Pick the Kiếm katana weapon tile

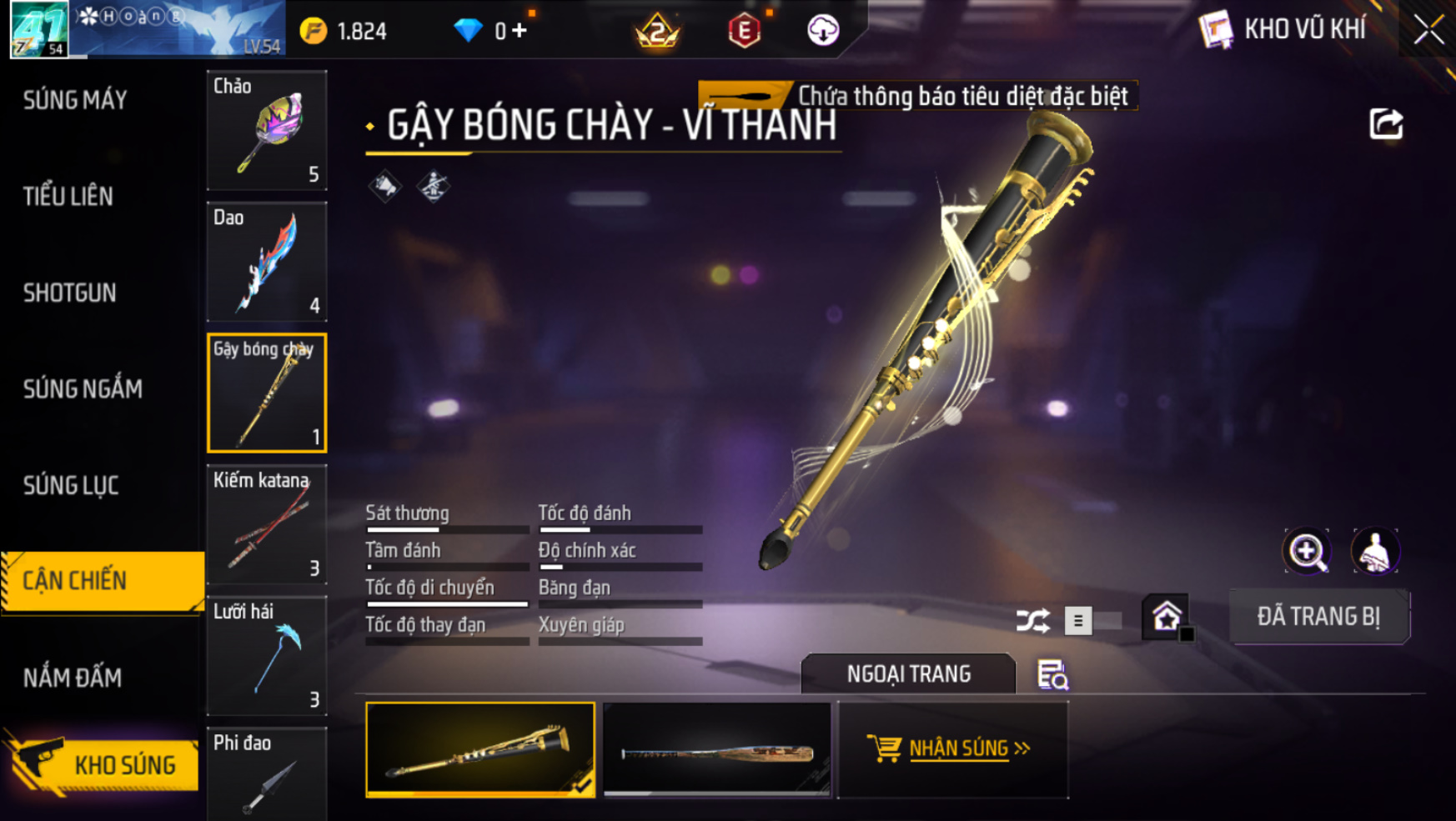tap(267, 524)
